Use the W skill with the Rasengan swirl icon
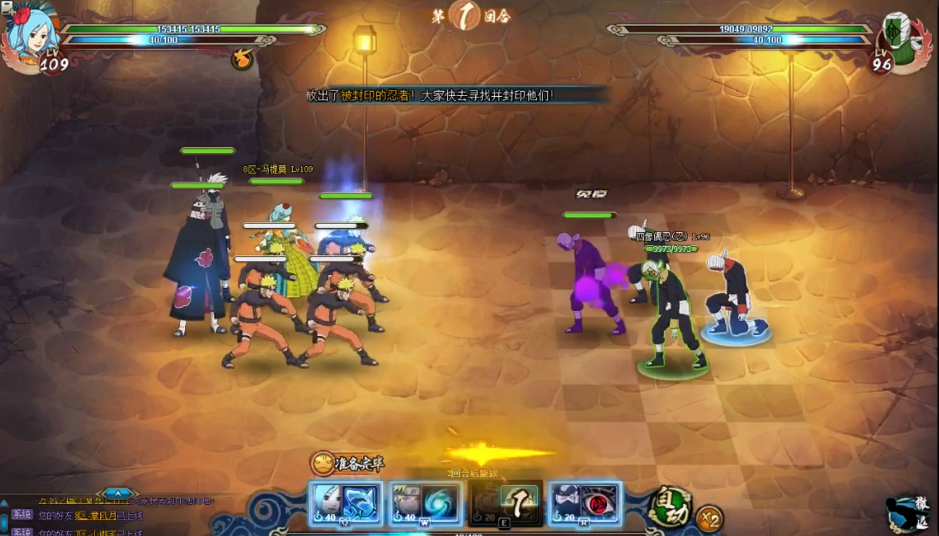 coord(423,502)
